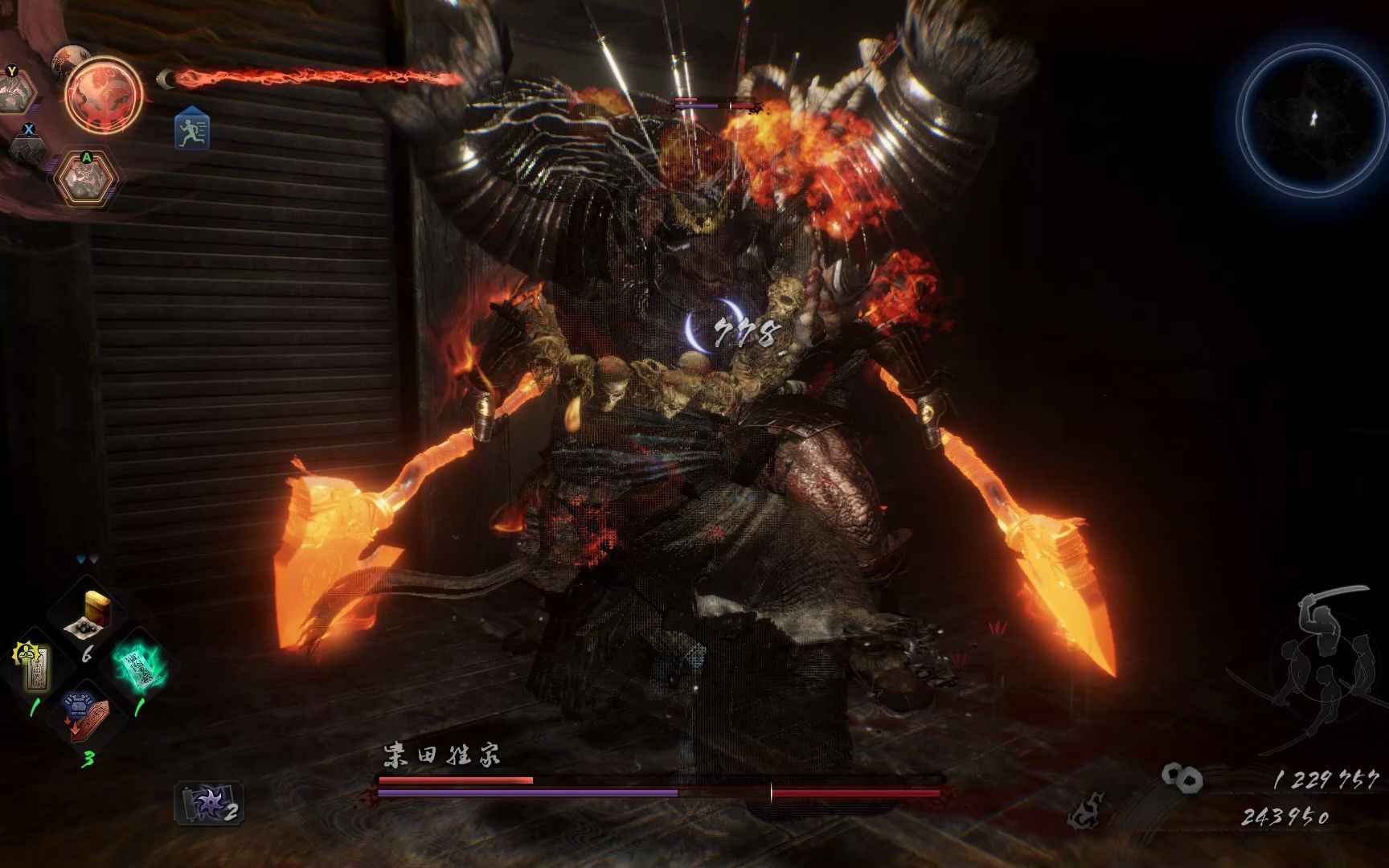
Task: Inspect the blue running-figure buff icon
Action: [x=192, y=129]
